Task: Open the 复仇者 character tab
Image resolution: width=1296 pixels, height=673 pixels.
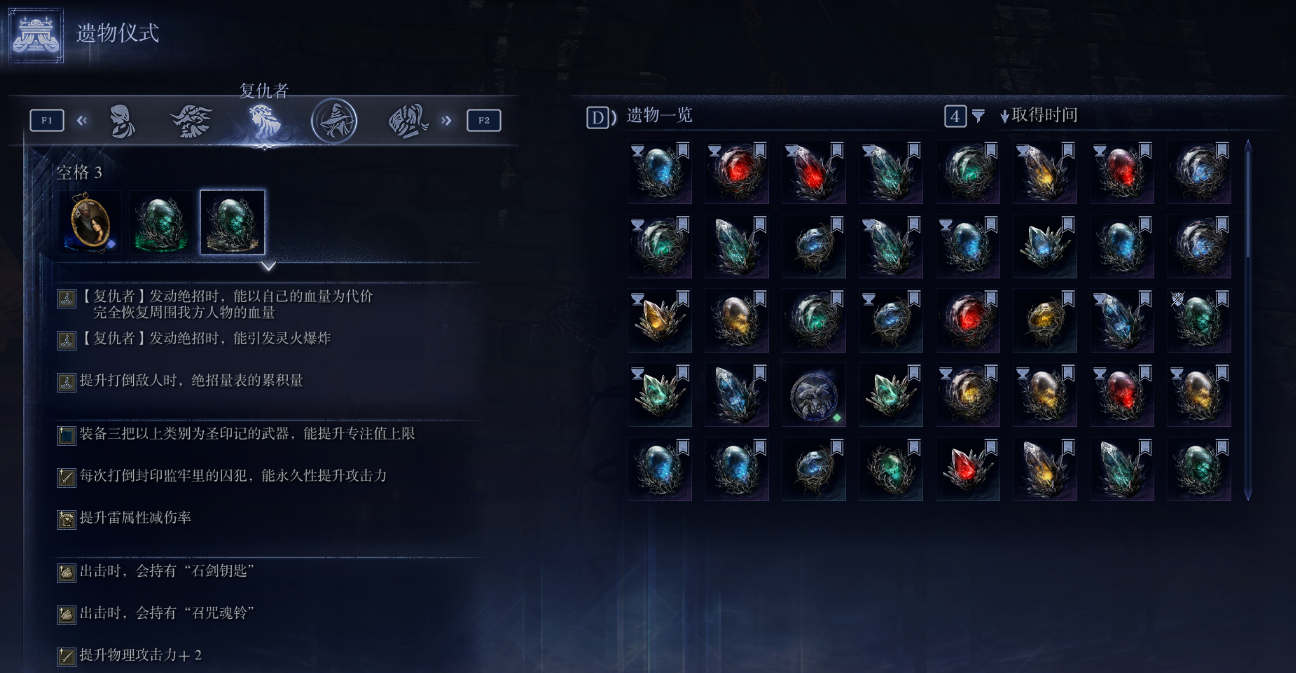Action: point(264,121)
